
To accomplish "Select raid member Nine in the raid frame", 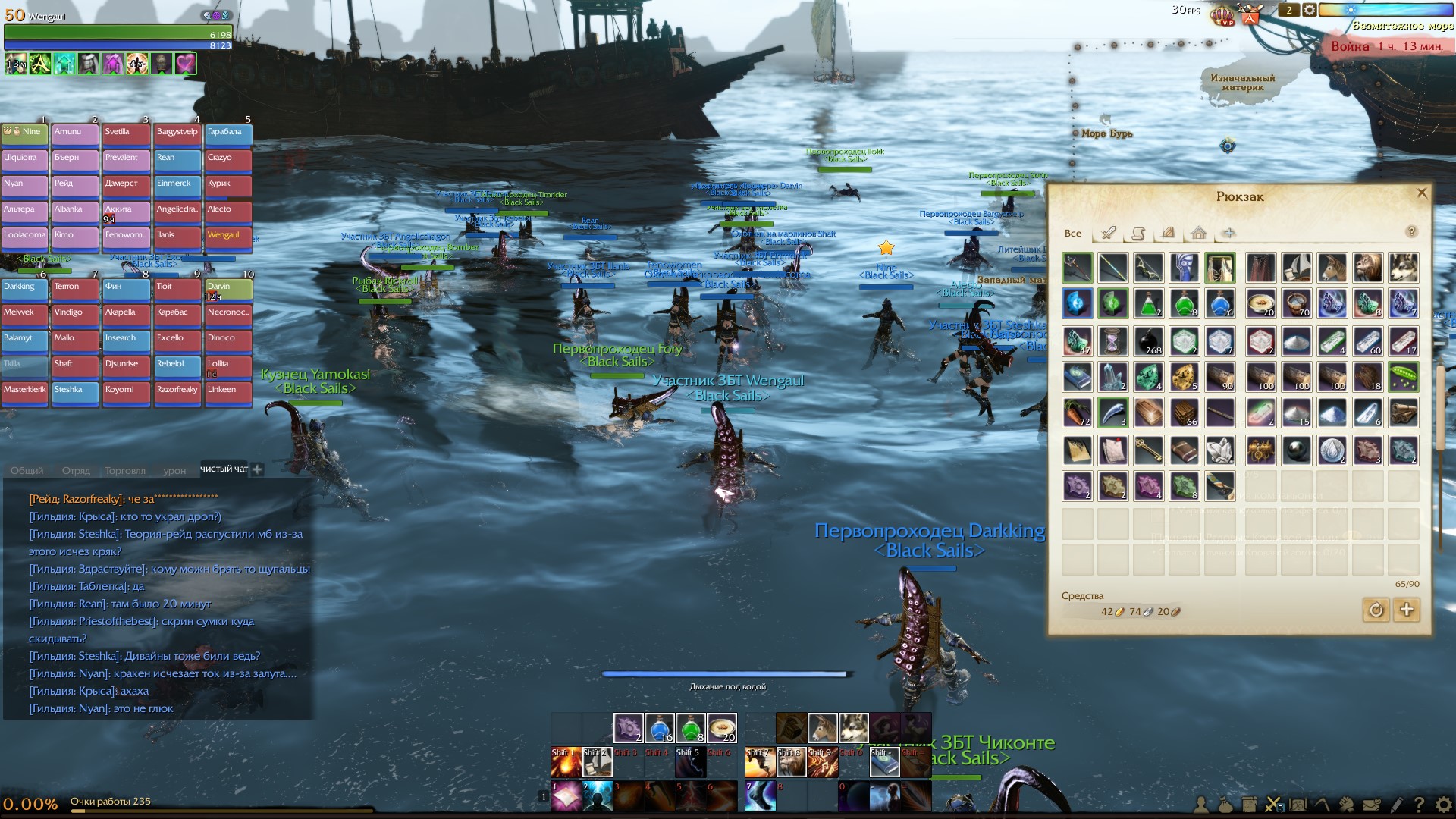I will [25, 133].
